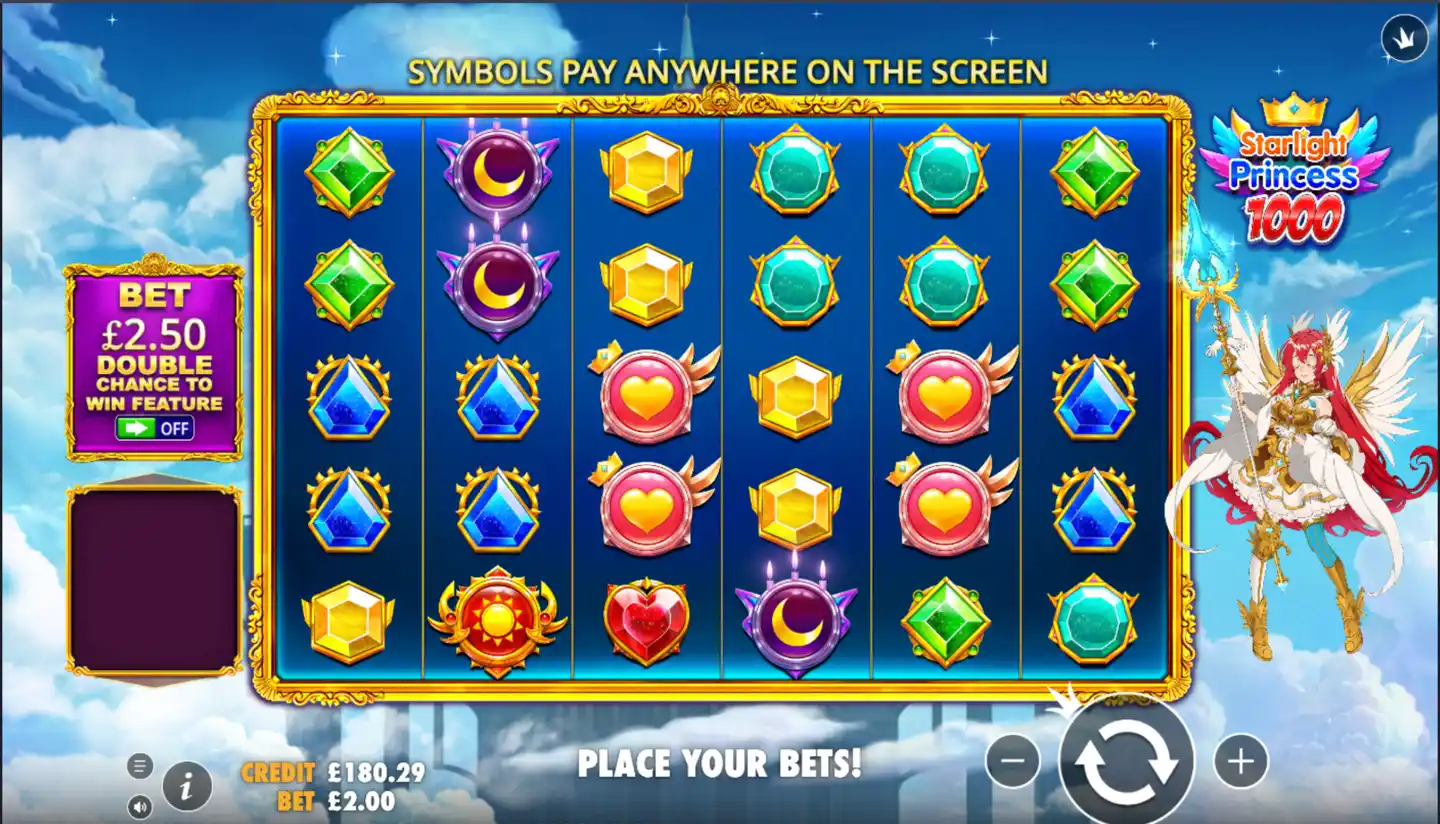1440x824 pixels.
Task: Click the CREDIT £180.29 display
Action: click(330, 772)
